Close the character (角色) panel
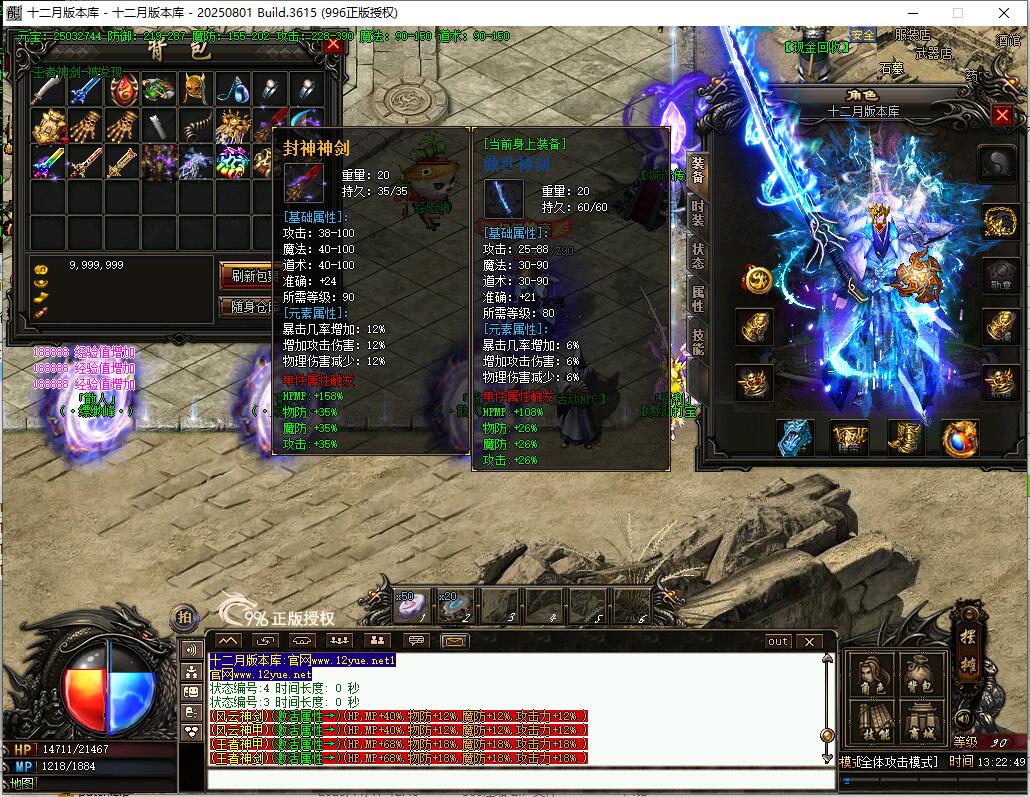The image size is (1030, 797). (1002, 115)
